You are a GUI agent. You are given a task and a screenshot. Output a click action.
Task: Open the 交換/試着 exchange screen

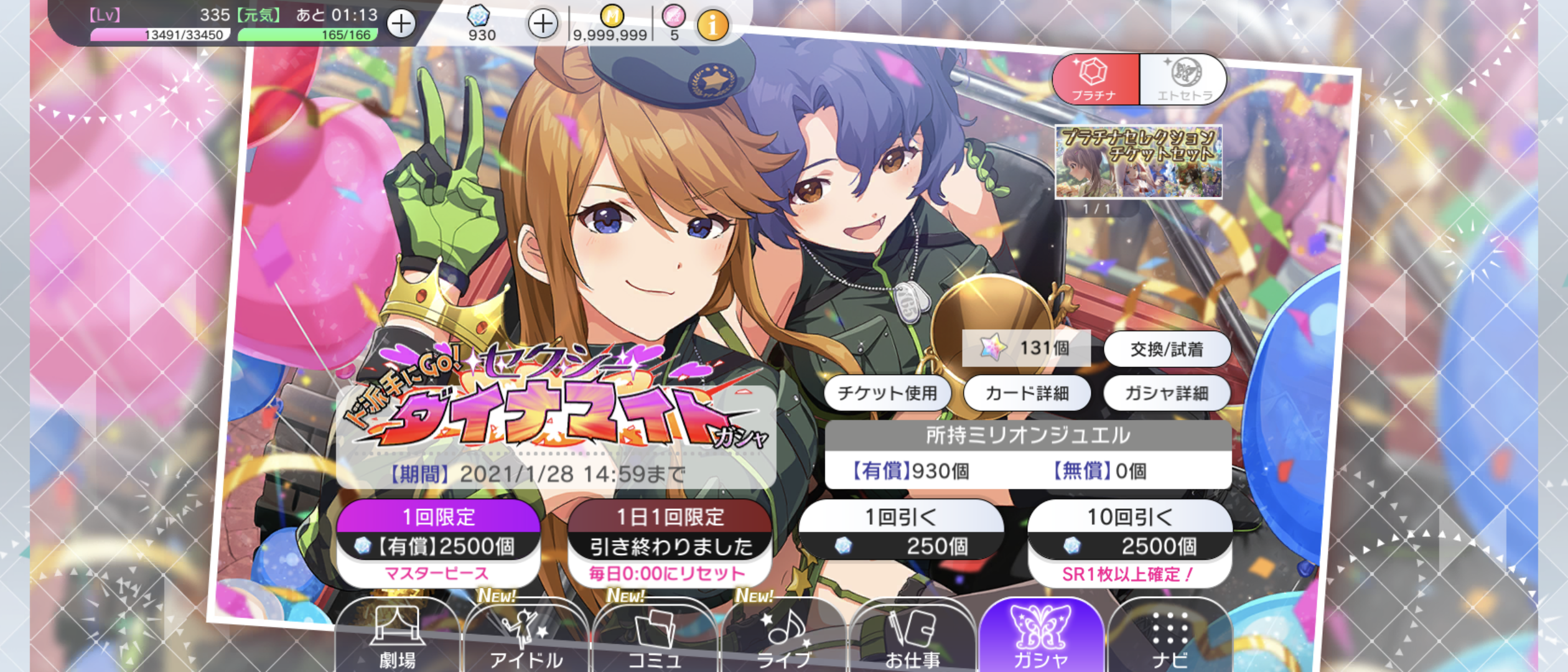click(1167, 349)
